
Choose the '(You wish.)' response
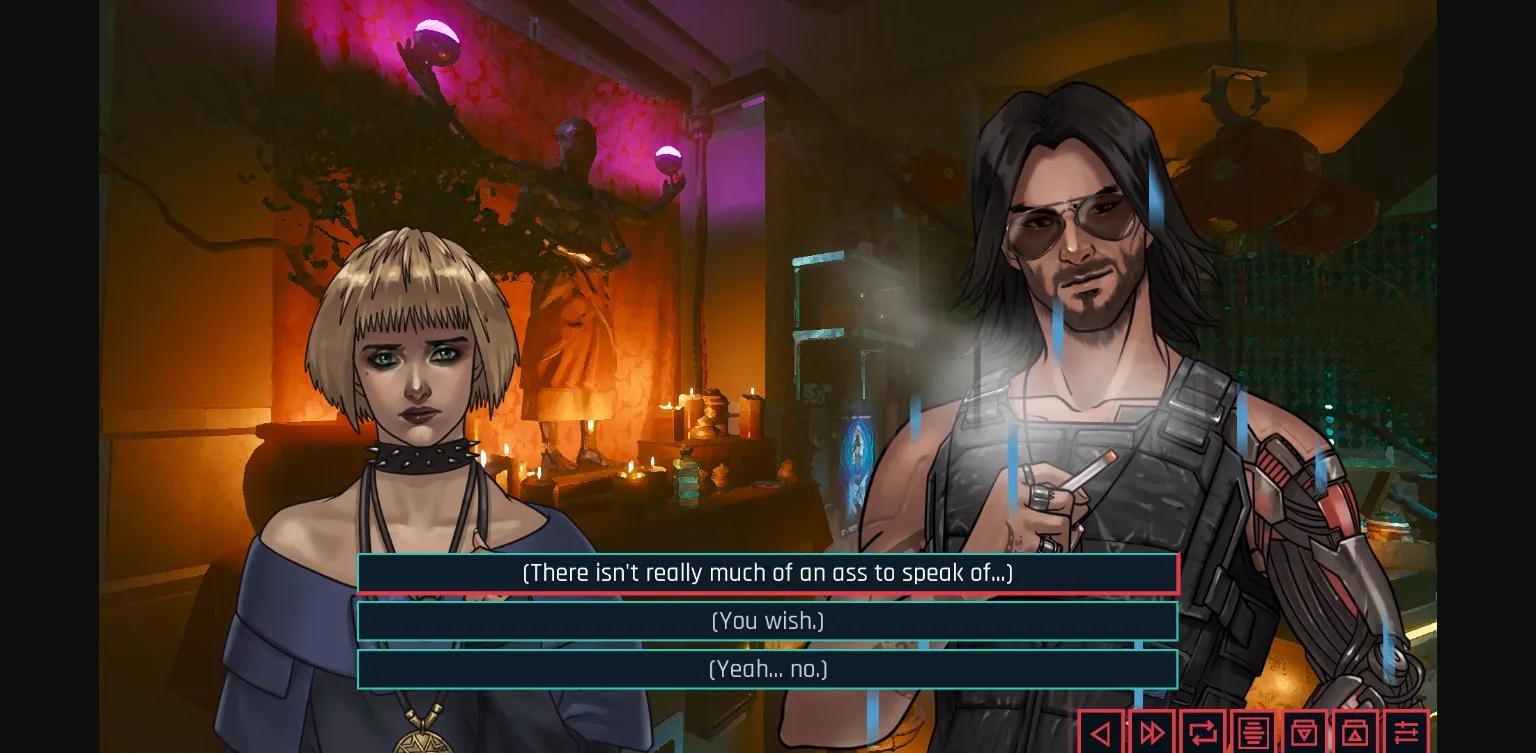point(767,621)
